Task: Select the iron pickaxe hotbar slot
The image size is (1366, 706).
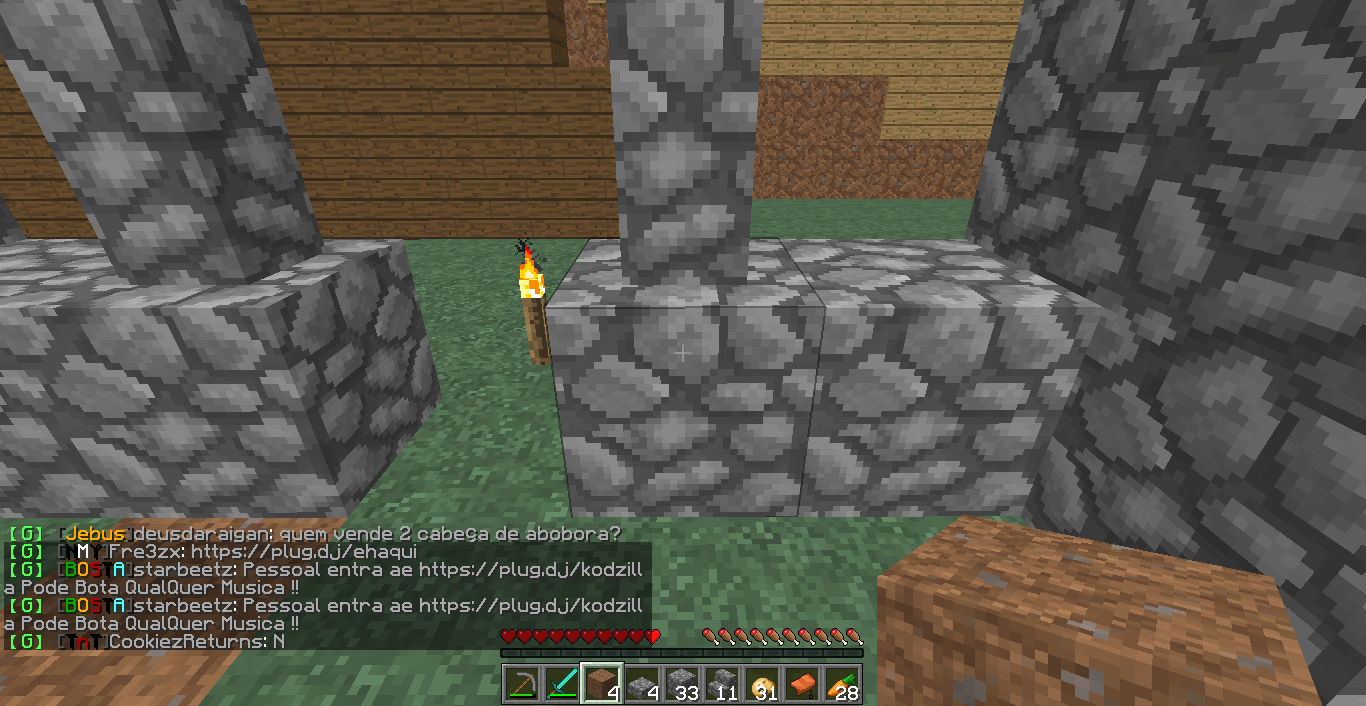Action: (x=522, y=685)
